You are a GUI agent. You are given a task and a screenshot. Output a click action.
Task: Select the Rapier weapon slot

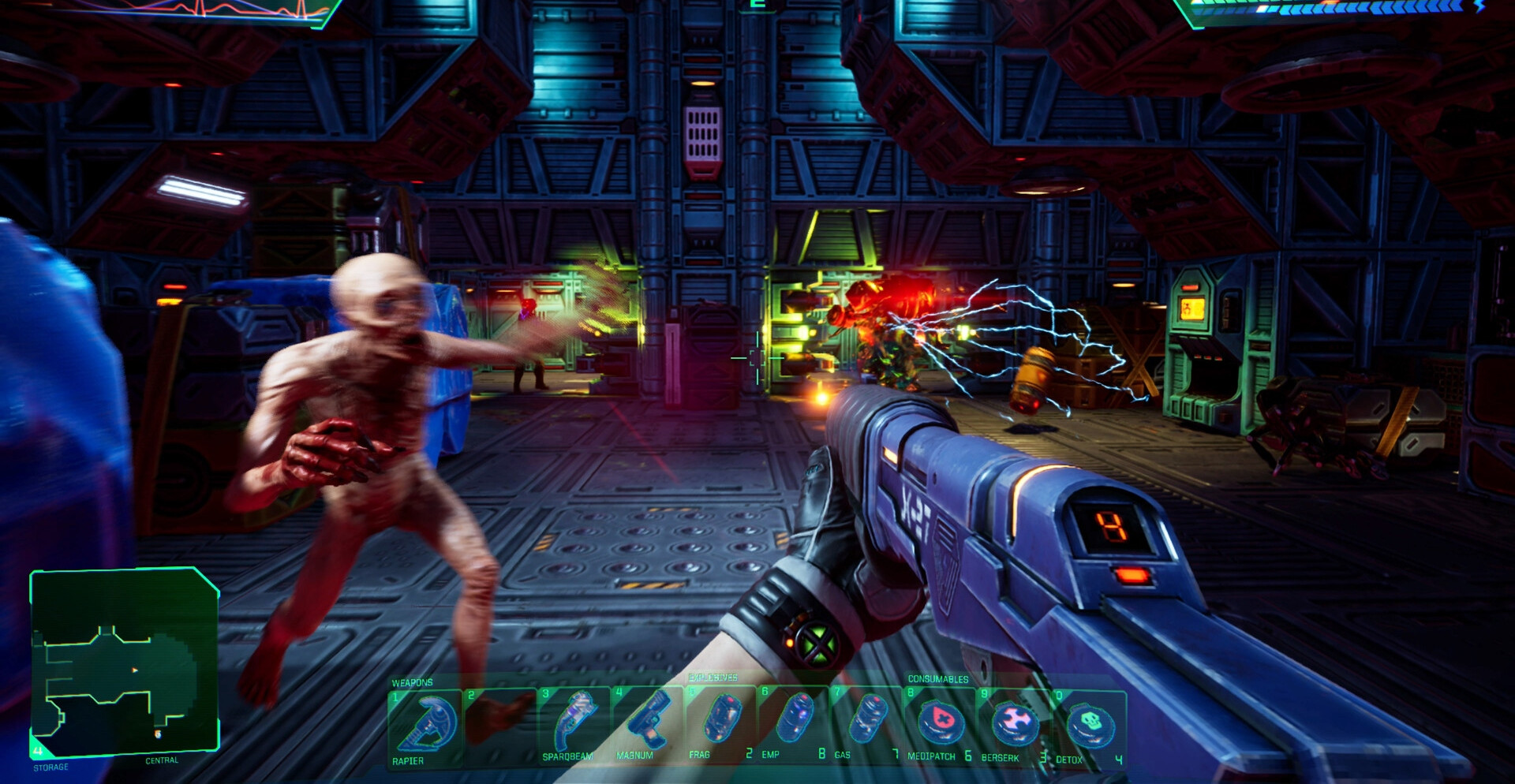[426, 726]
